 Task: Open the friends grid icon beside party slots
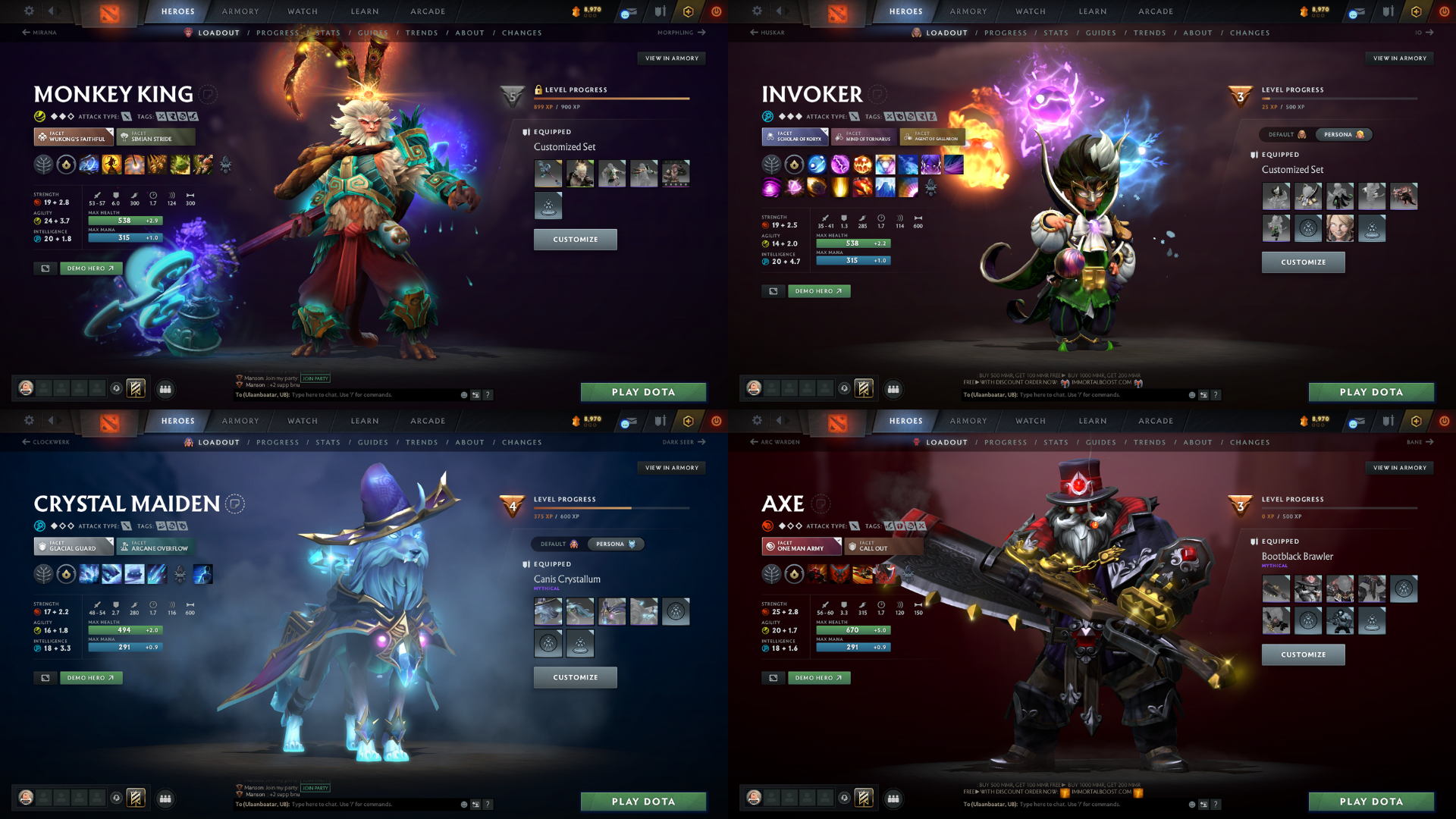pyautogui.click(x=166, y=389)
